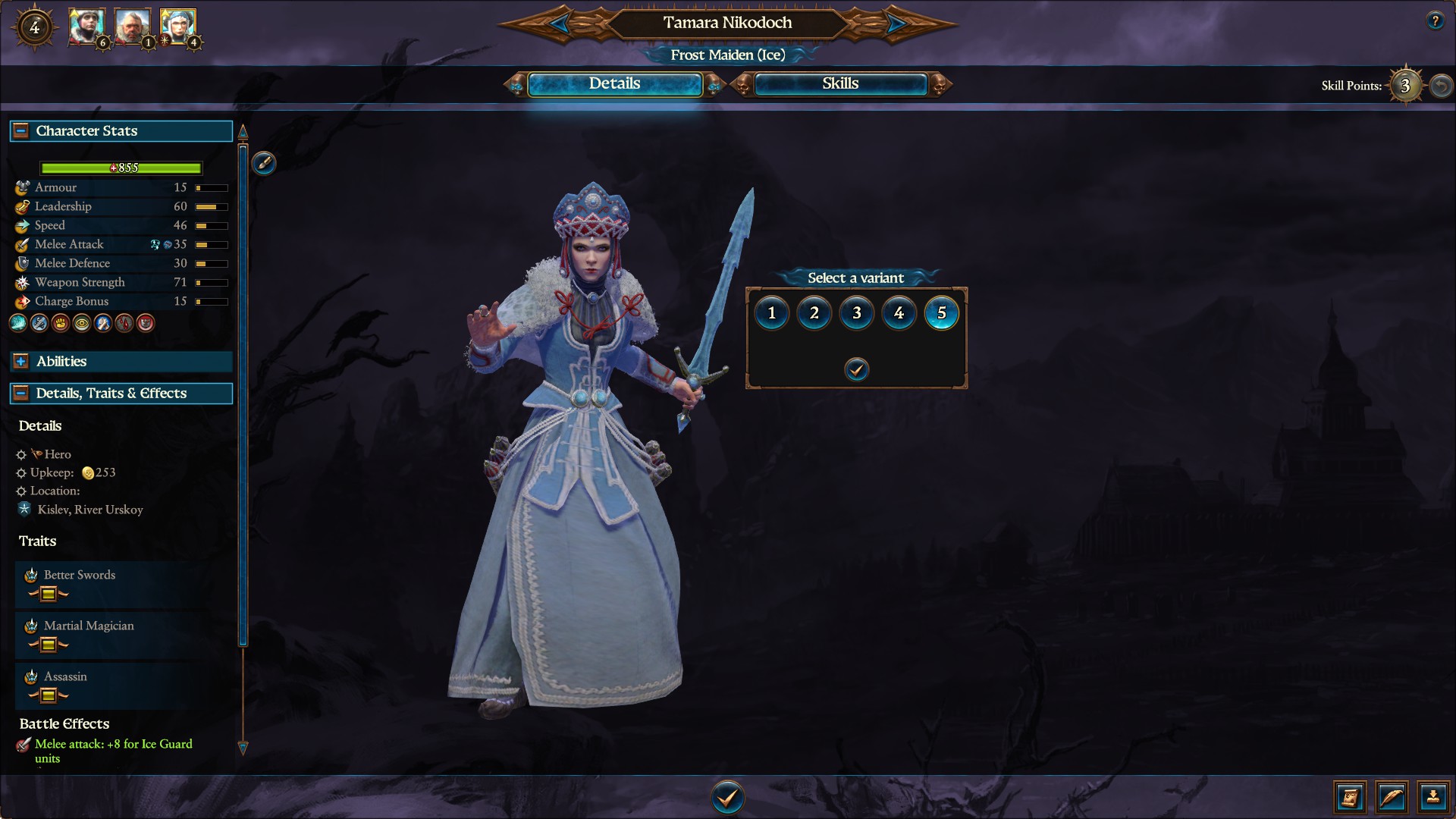This screenshot has width=1456, height=819.
Task: Reset skill points with the undo button
Action: click(1441, 86)
